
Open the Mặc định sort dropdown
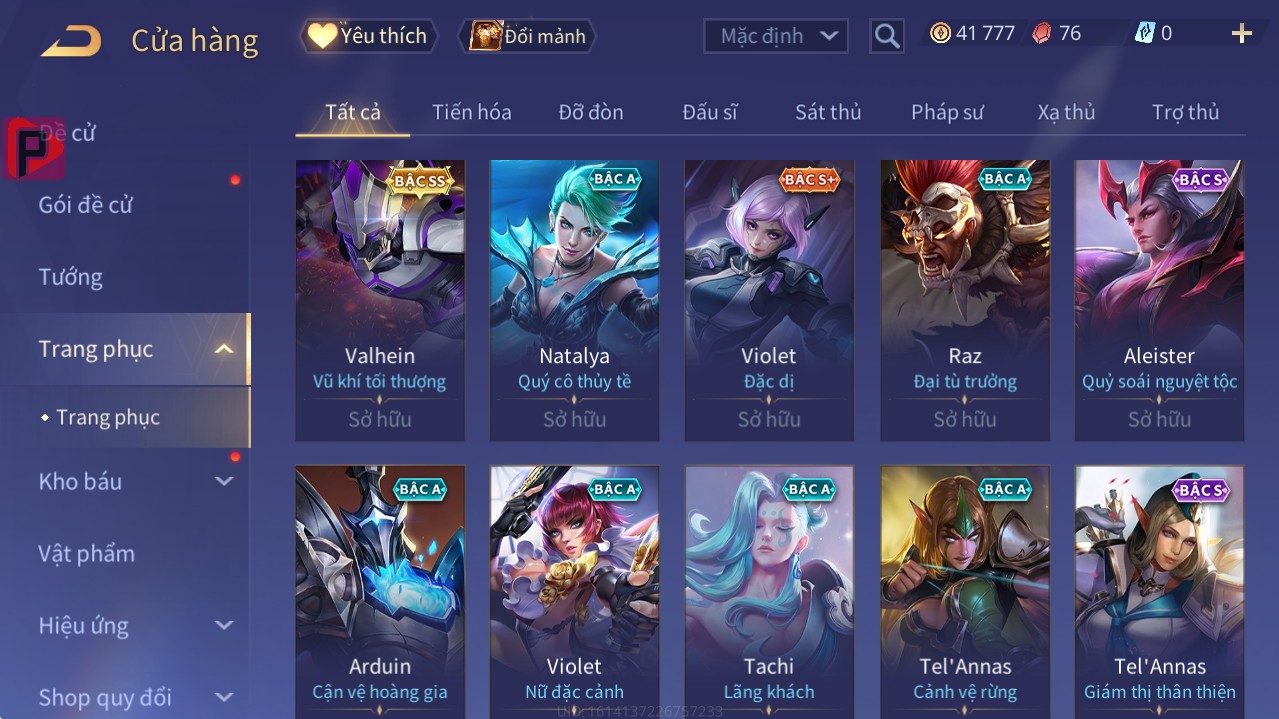click(776, 36)
